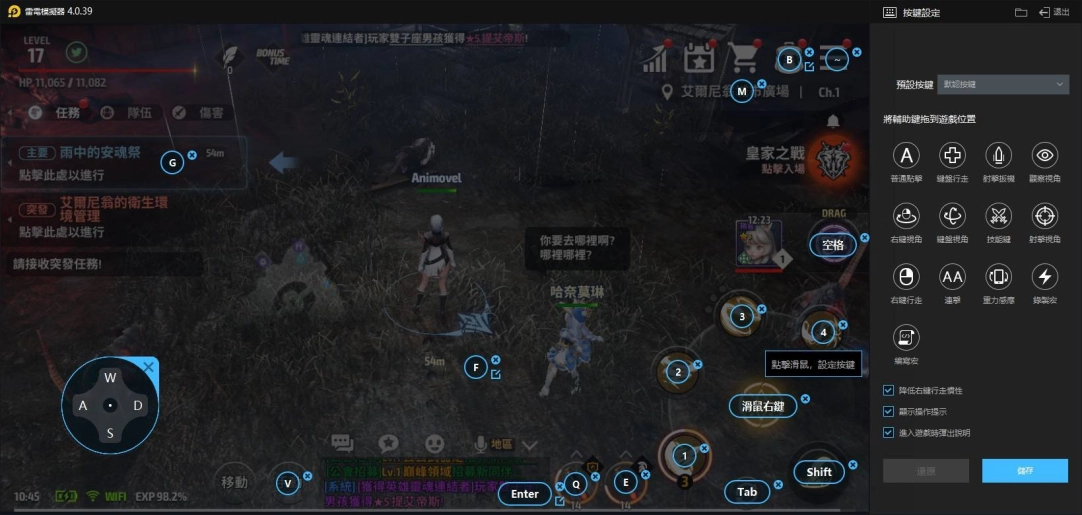Remove the WASD movement pad mapping

tap(149, 367)
